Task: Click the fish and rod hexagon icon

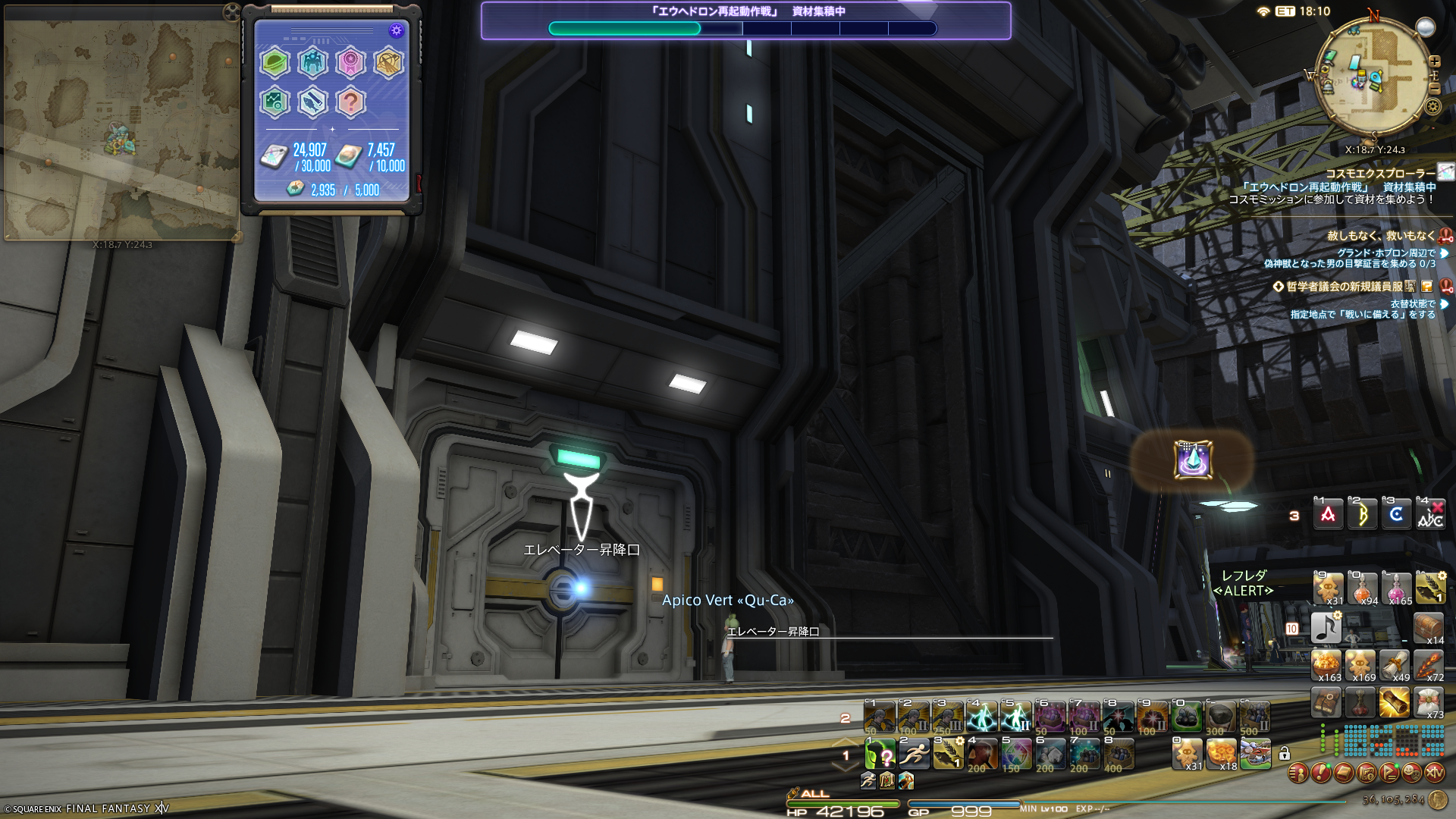Action: pos(312,102)
